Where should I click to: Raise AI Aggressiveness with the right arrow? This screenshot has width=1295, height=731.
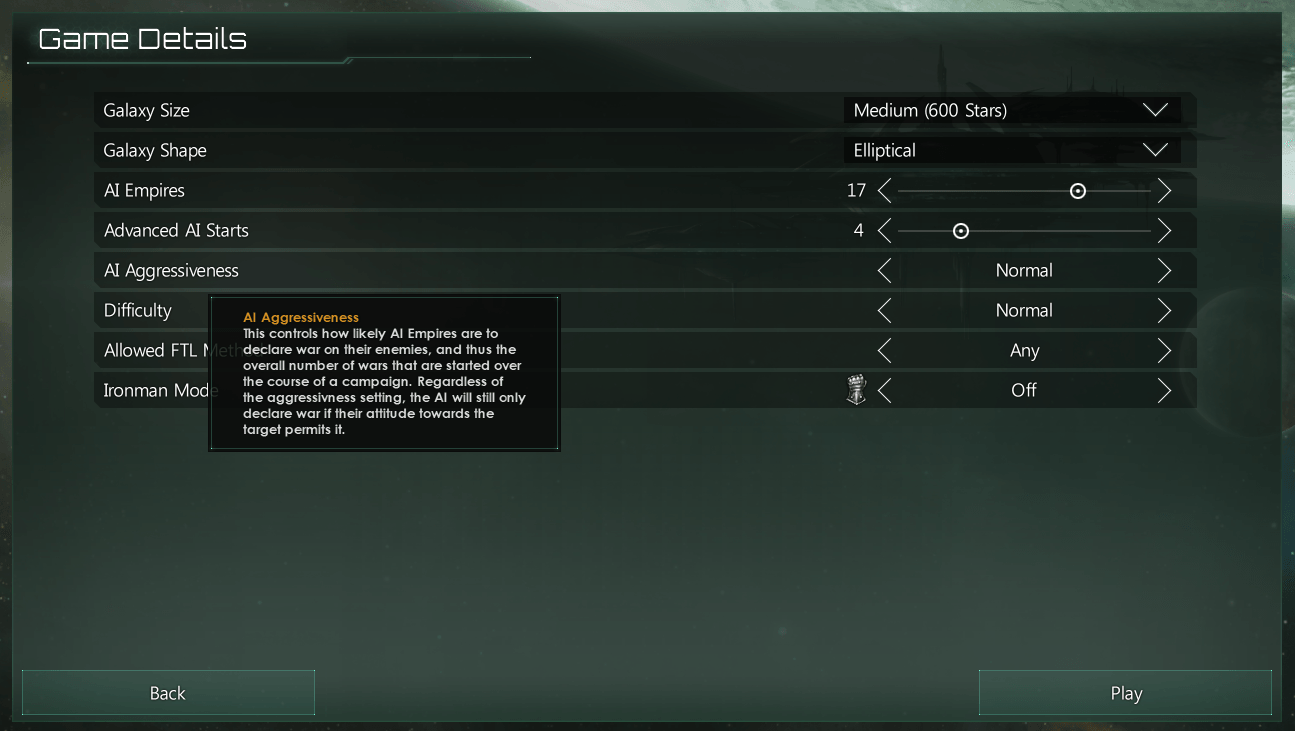click(x=1164, y=270)
